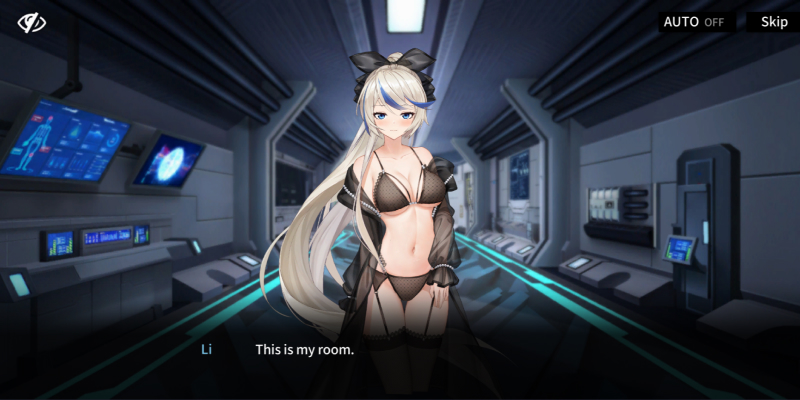
Task: Hide the dialogue interface with the eye icon
Action: coord(32,22)
